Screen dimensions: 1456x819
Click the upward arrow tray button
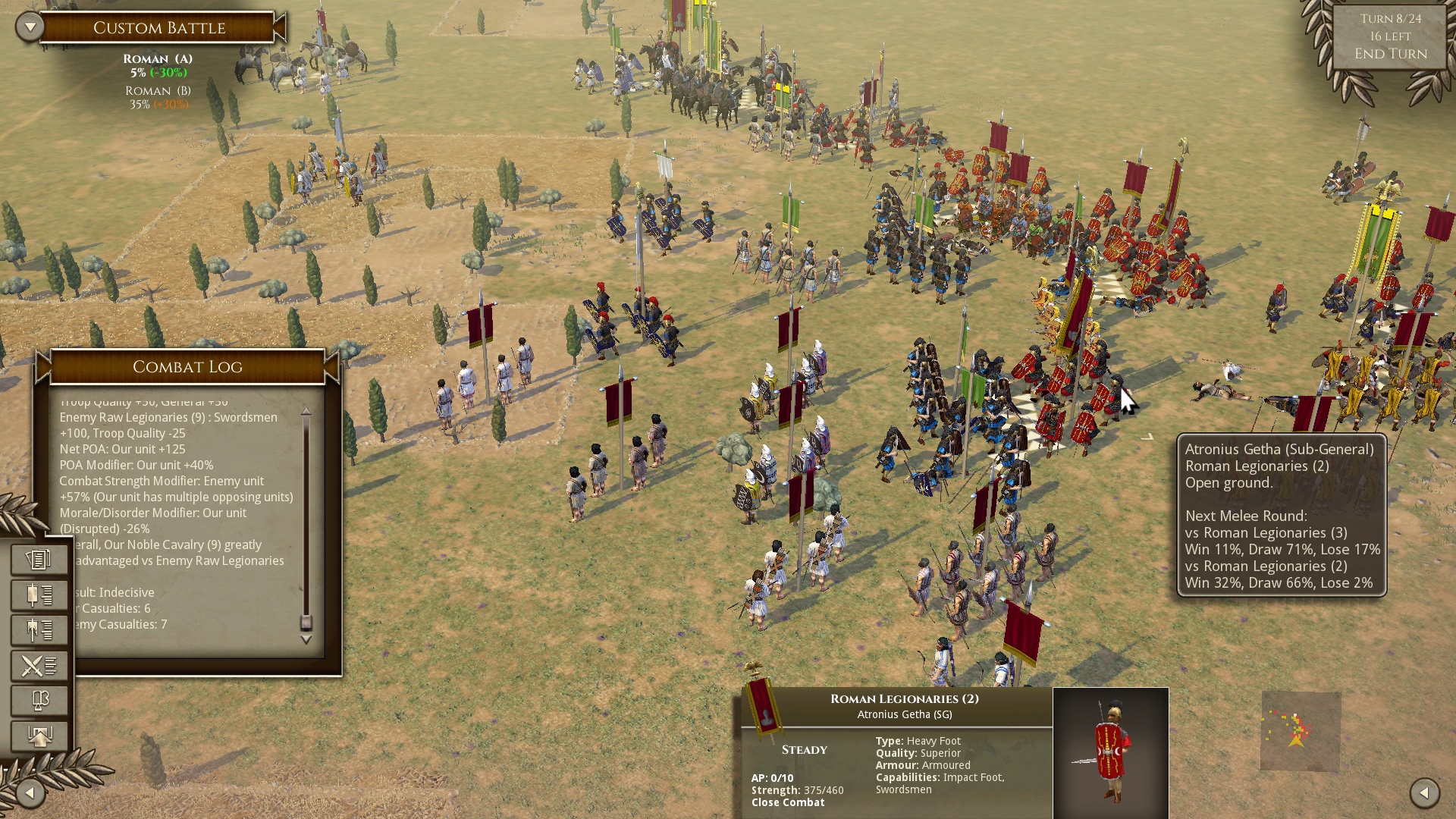39,736
